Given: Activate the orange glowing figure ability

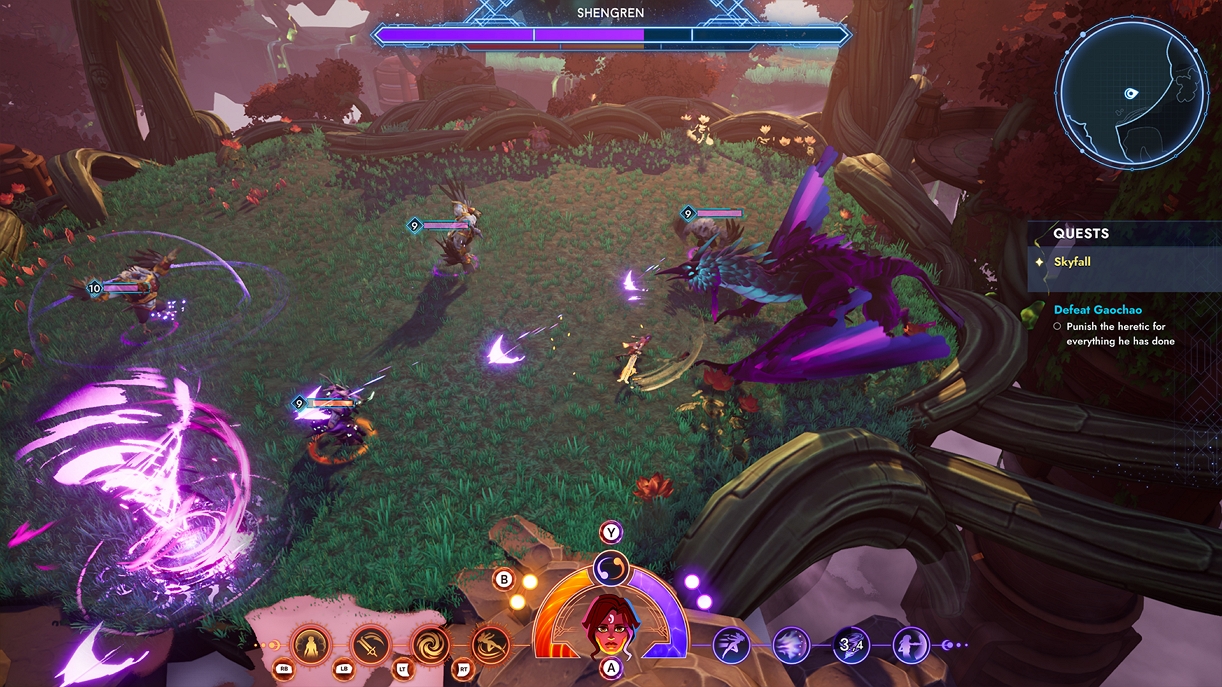Looking at the screenshot, I should 311,645.
